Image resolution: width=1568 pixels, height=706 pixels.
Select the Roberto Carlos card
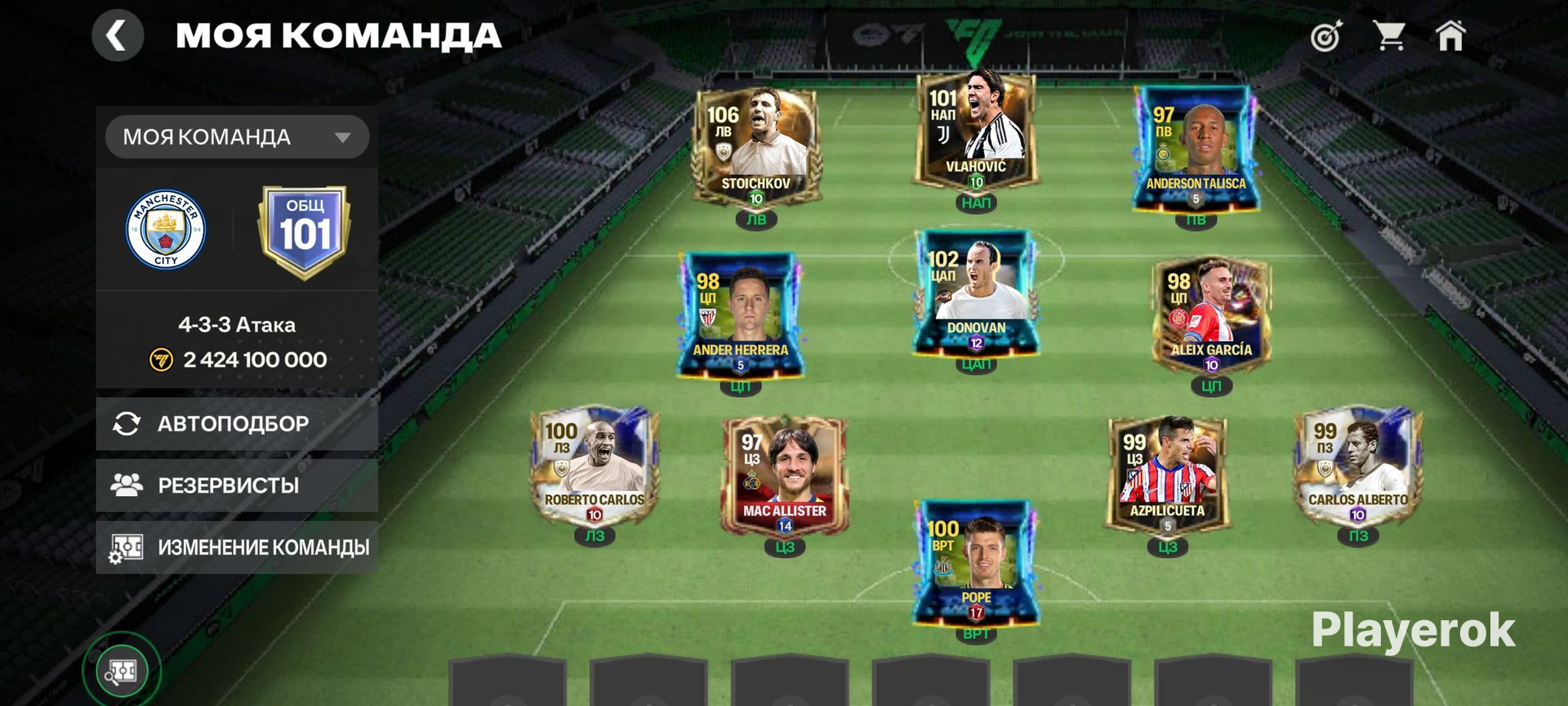tap(595, 466)
